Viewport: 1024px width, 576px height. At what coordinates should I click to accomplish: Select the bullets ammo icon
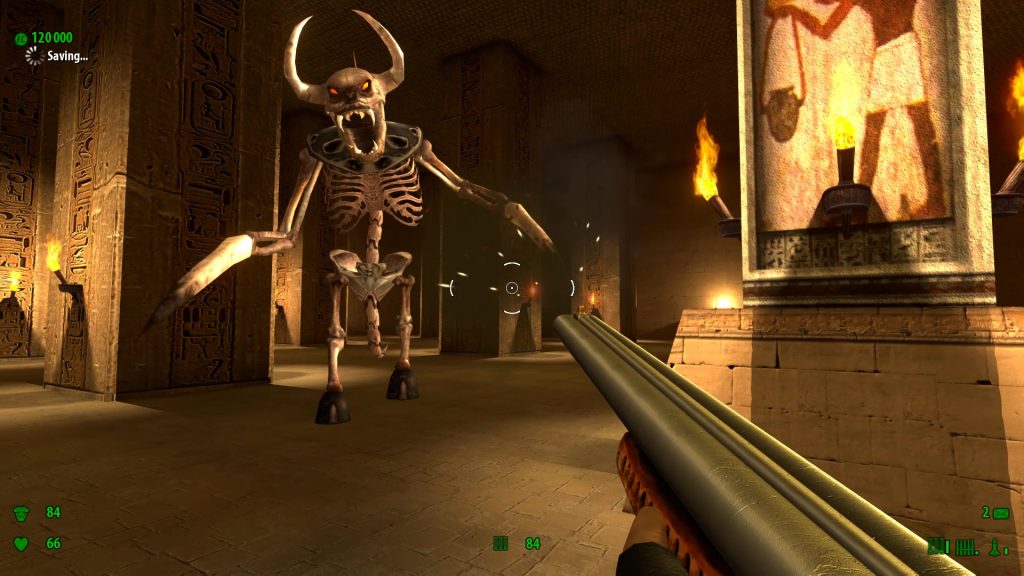pos(967,546)
